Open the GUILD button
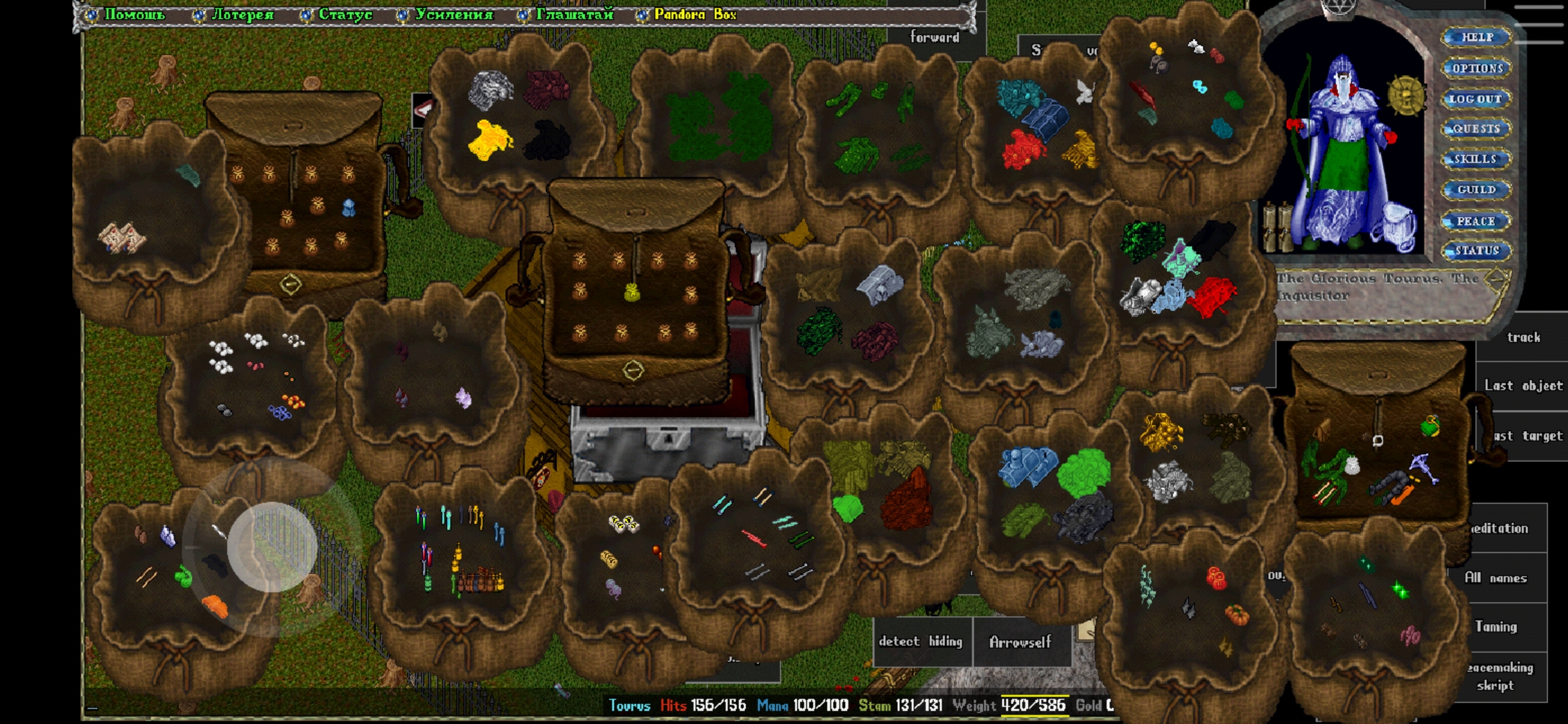1568x724 pixels. tap(1476, 190)
